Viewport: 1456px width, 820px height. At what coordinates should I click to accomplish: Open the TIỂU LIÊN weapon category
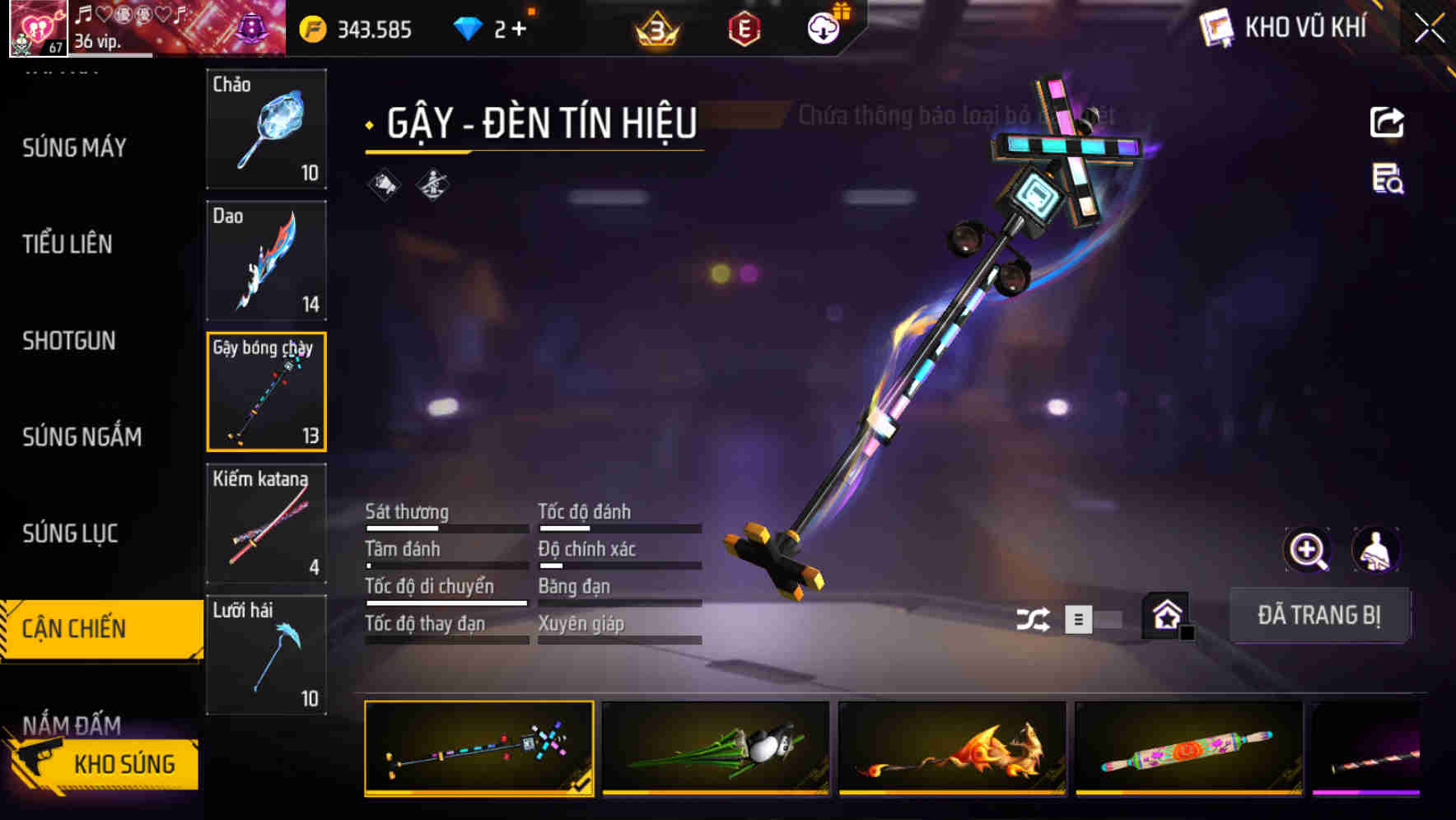point(68,245)
